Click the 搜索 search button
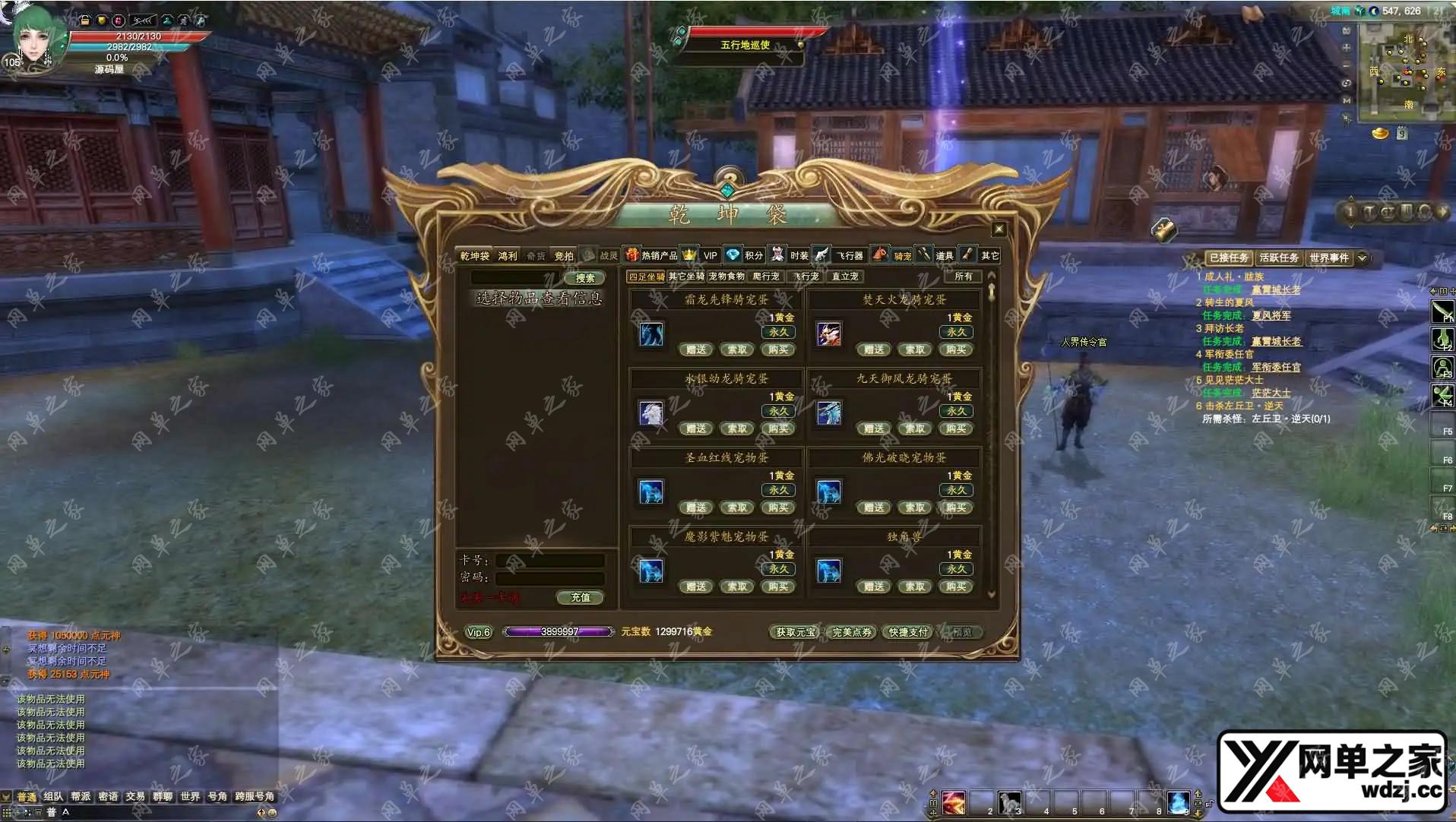This screenshot has width=1456, height=822. (585, 278)
